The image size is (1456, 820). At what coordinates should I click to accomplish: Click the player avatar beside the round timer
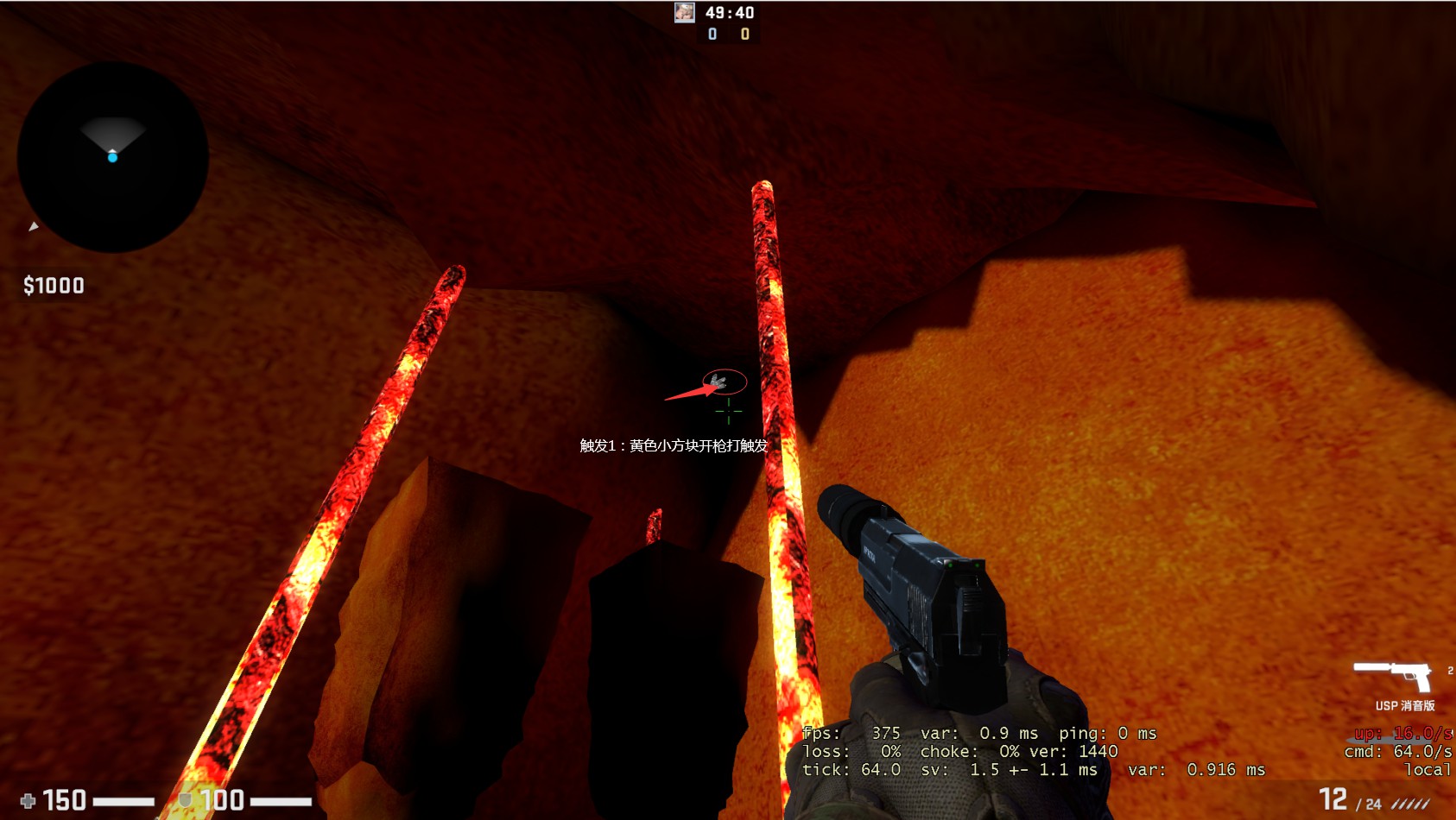pos(685,12)
